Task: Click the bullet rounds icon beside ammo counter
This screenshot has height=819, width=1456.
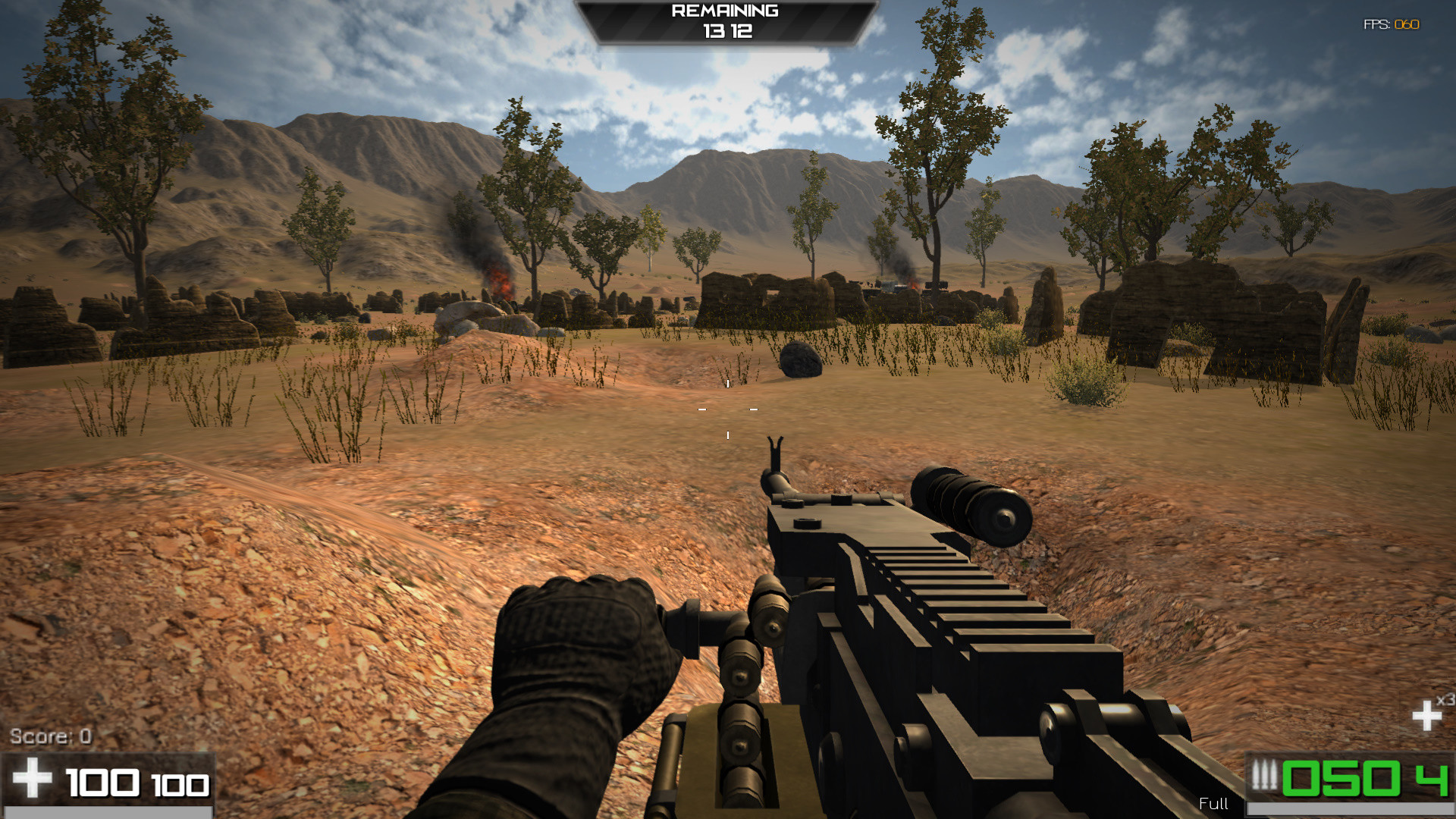Action: (x=1264, y=775)
